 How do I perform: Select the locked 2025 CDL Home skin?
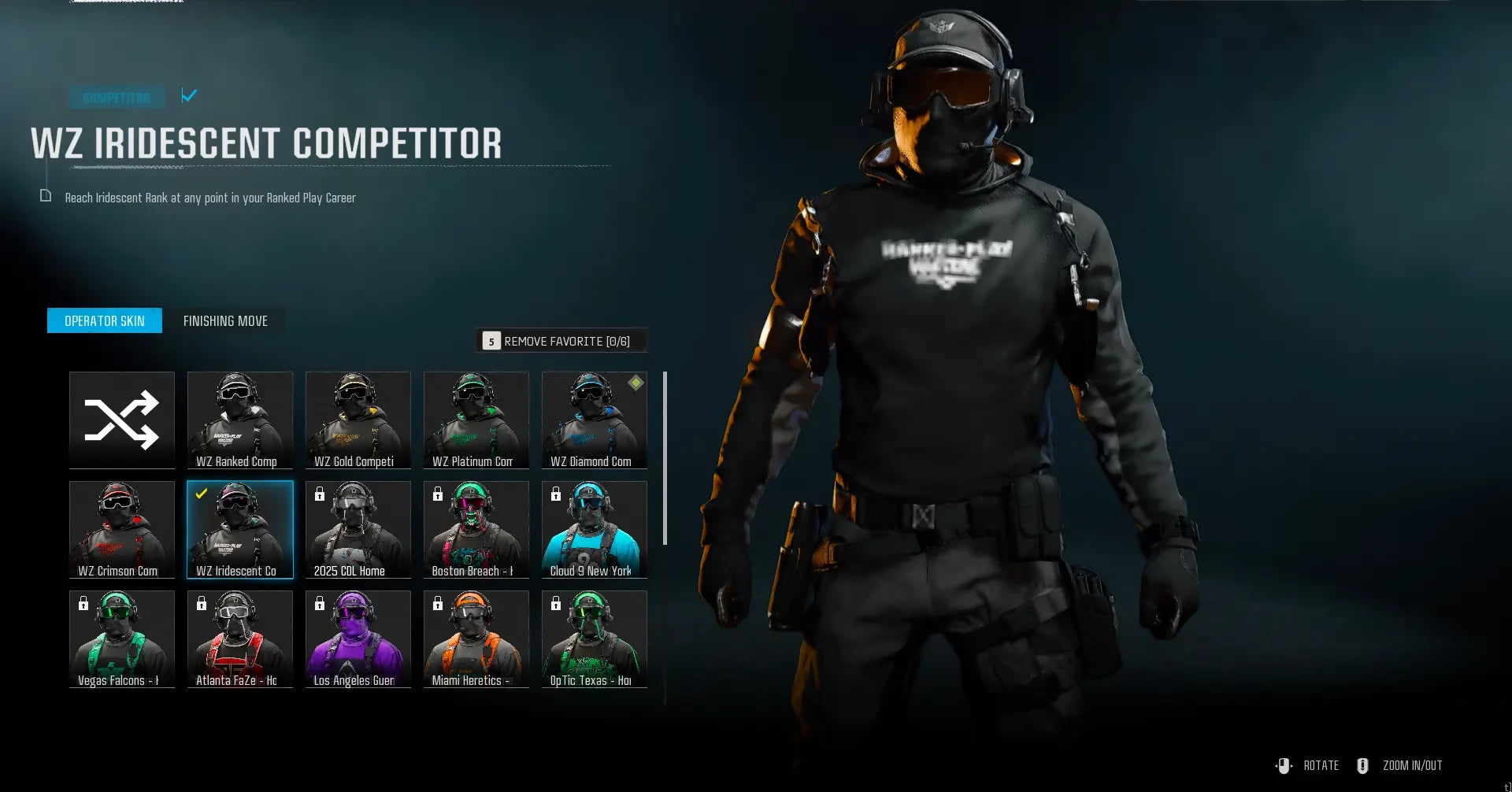[358, 529]
